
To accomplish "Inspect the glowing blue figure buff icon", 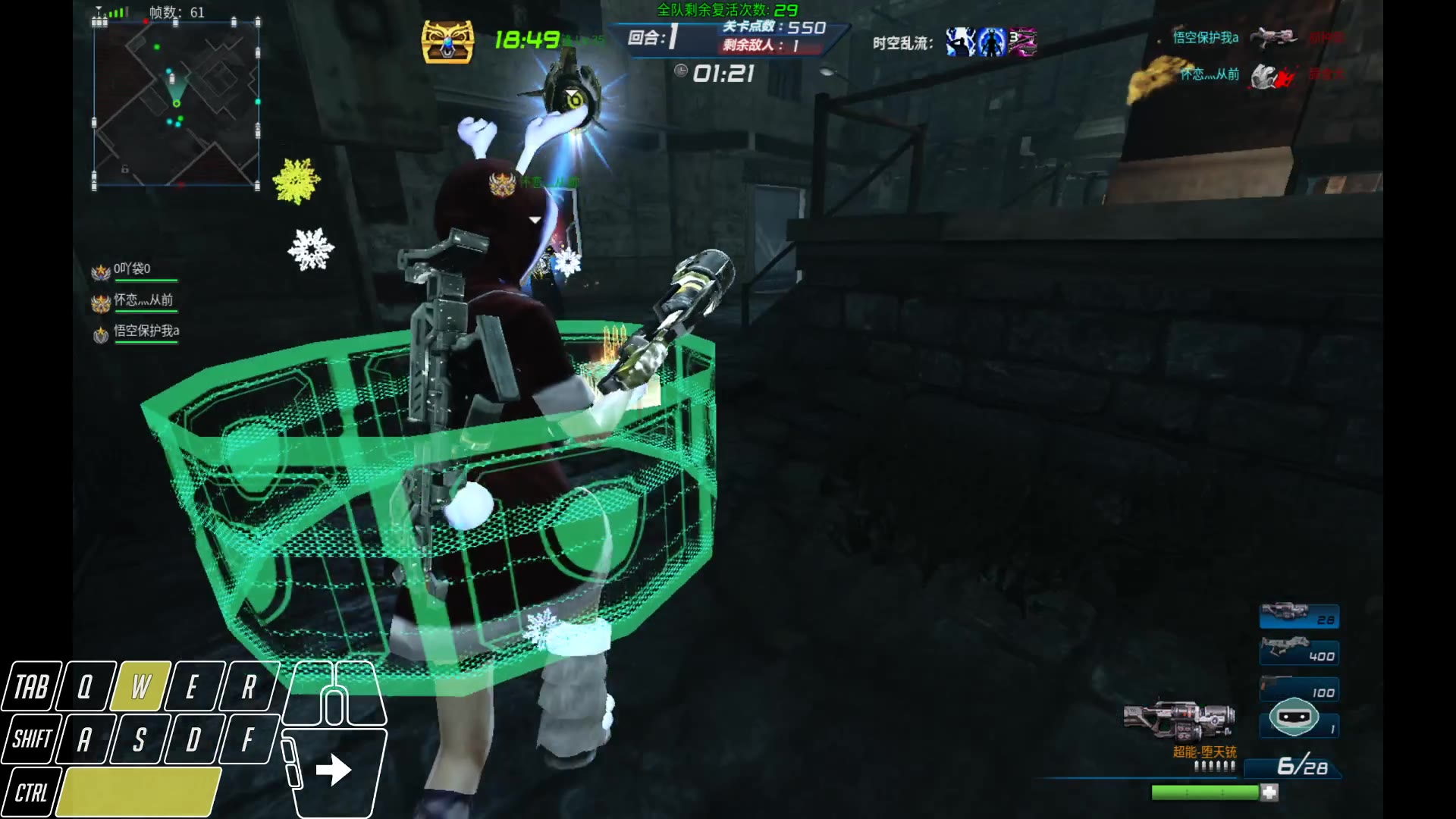I will [991, 42].
